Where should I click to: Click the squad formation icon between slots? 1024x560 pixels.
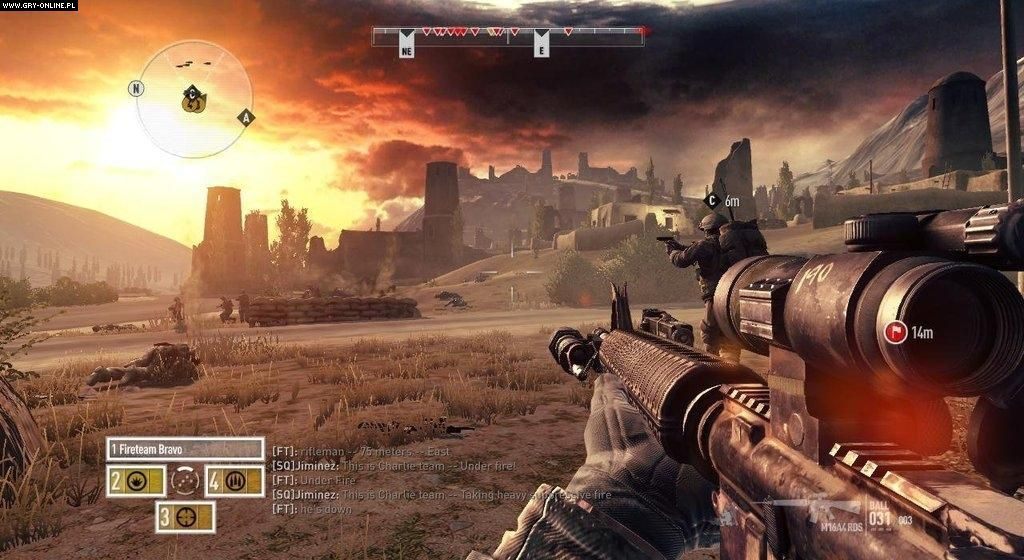point(184,482)
